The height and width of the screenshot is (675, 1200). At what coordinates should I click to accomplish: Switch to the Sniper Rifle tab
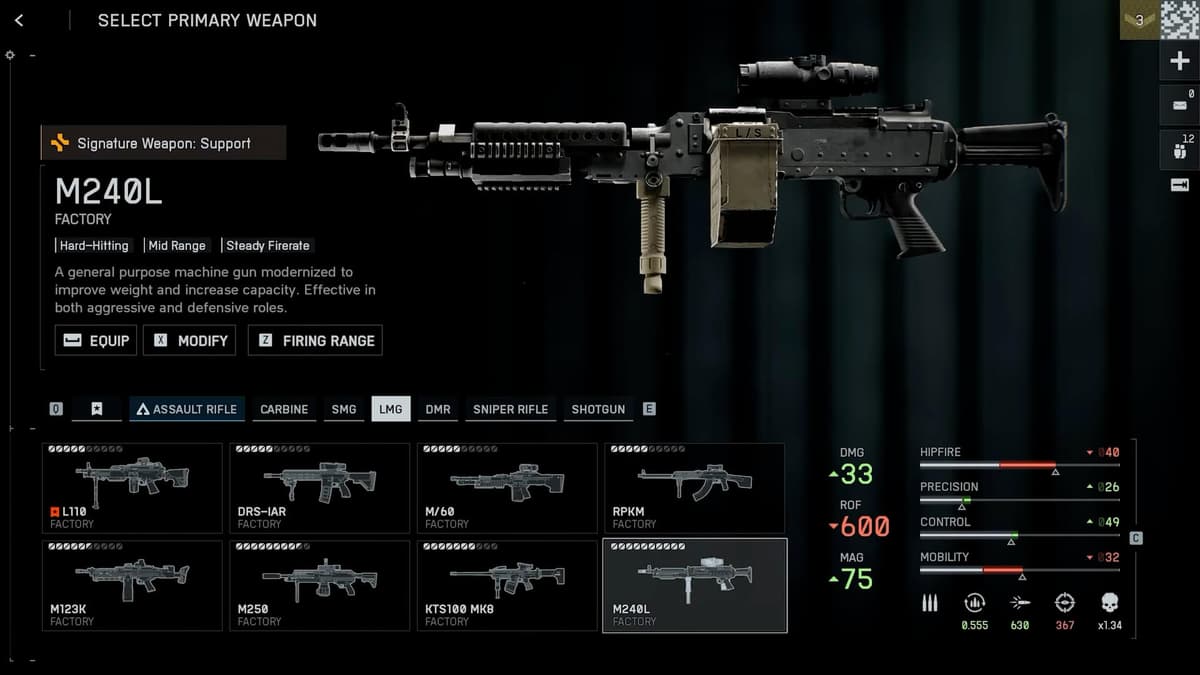click(x=510, y=409)
